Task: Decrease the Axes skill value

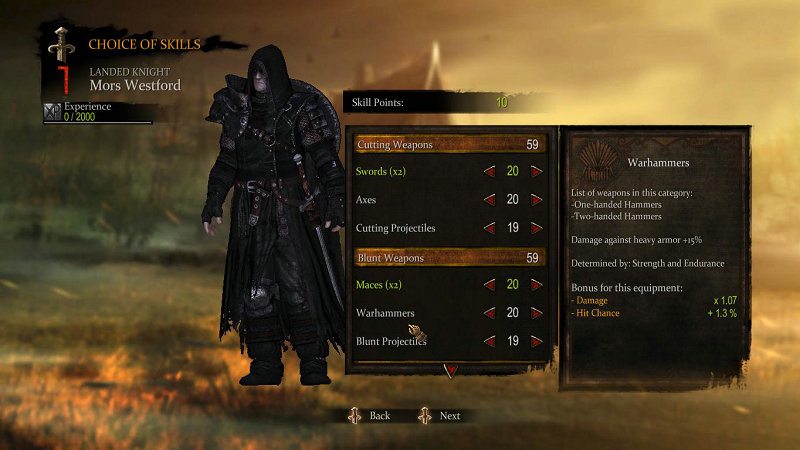Action: [489, 200]
